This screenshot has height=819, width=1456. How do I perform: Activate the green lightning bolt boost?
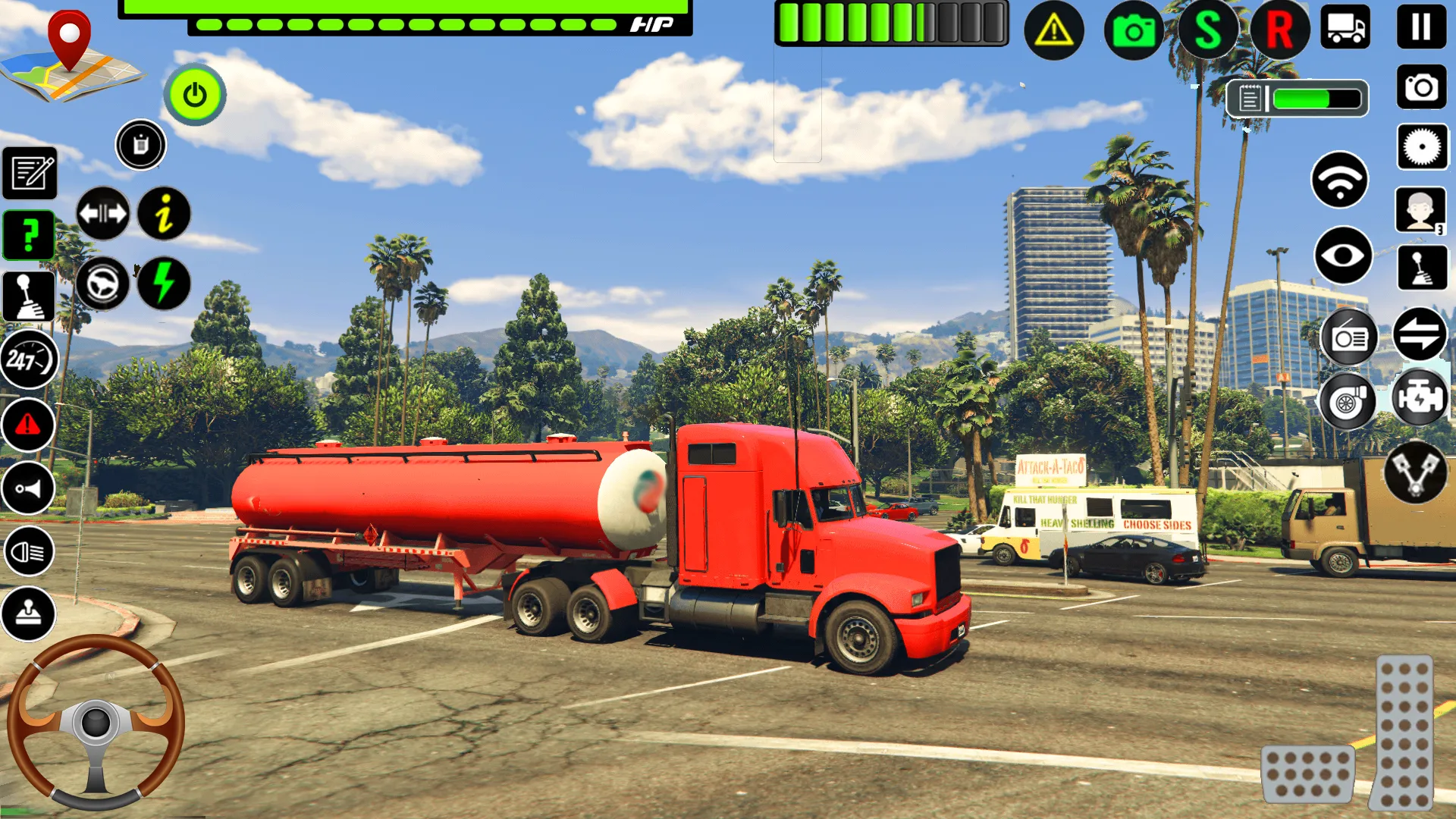point(164,283)
